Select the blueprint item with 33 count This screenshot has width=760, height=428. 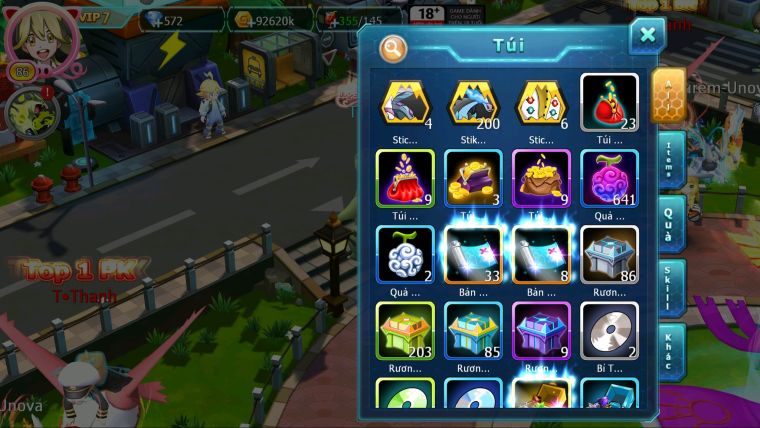[x=473, y=253]
